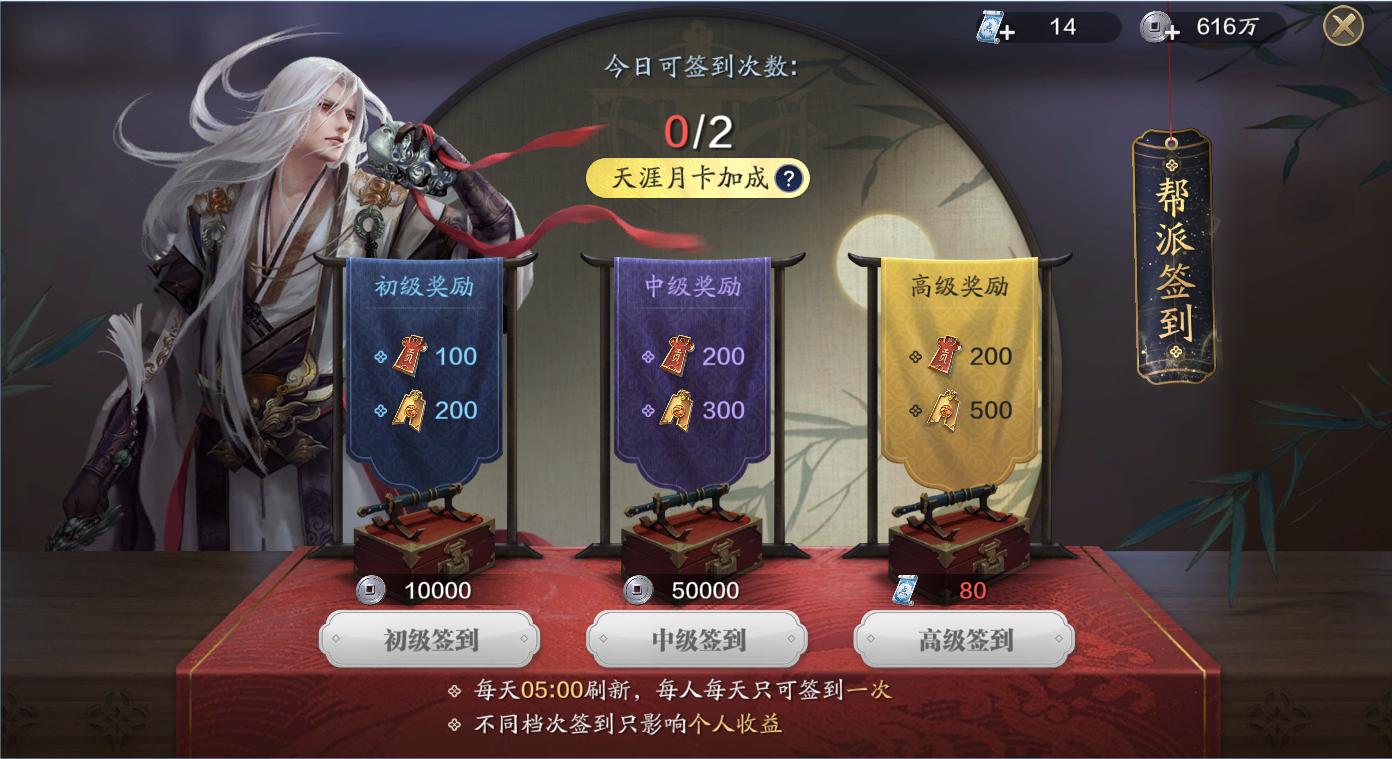The height and width of the screenshot is (759, 1392).
Task: Click the gold coin reward icon on 中级奖励 banner
Action: [678, 409]
